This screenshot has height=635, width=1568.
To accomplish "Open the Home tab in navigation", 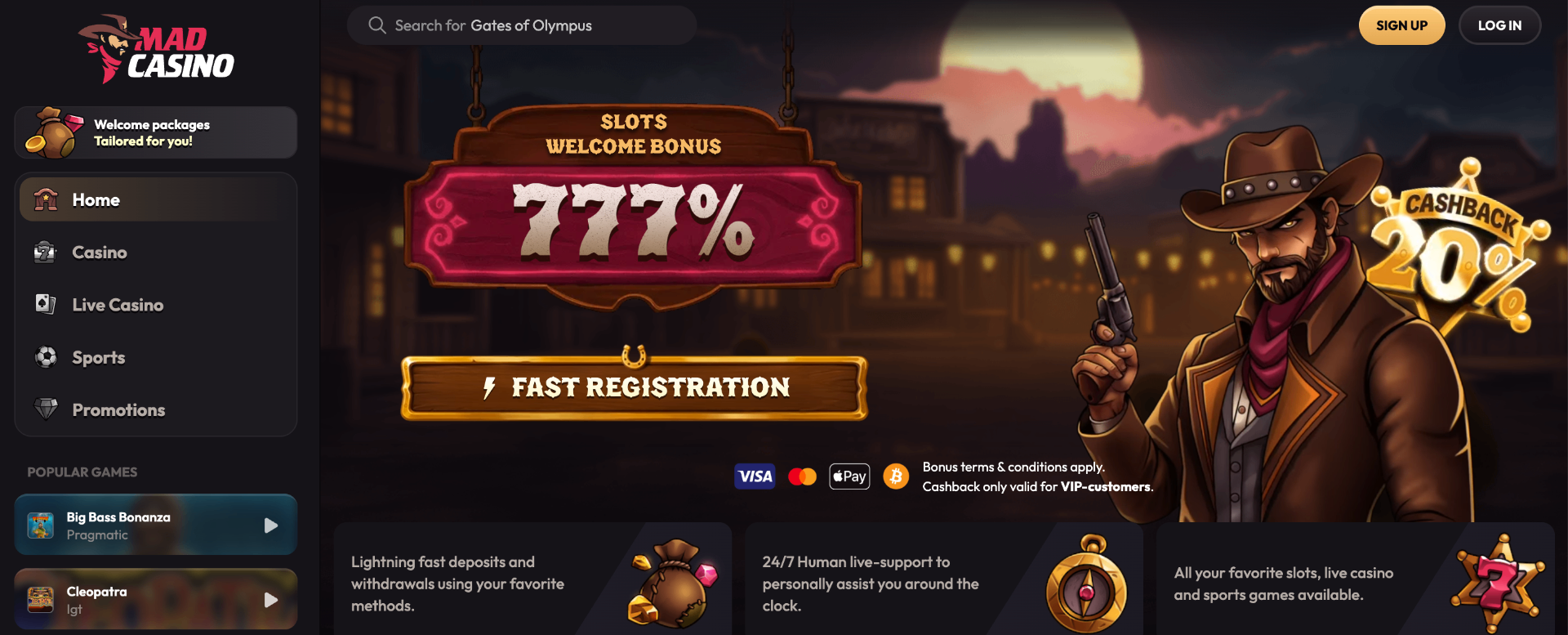I will pyautogui.click(x=96, y=199).
